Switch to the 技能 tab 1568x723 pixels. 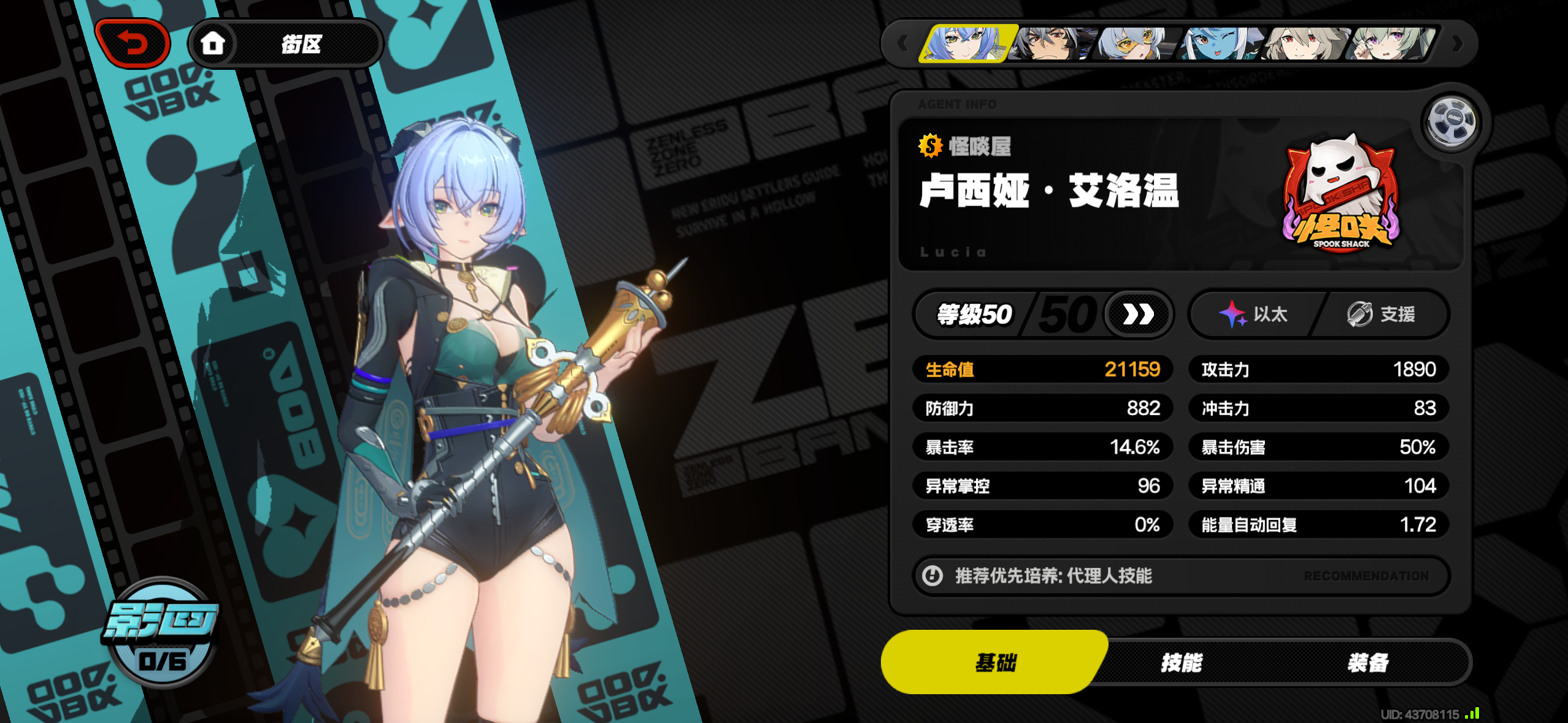tap(1182, 662)
